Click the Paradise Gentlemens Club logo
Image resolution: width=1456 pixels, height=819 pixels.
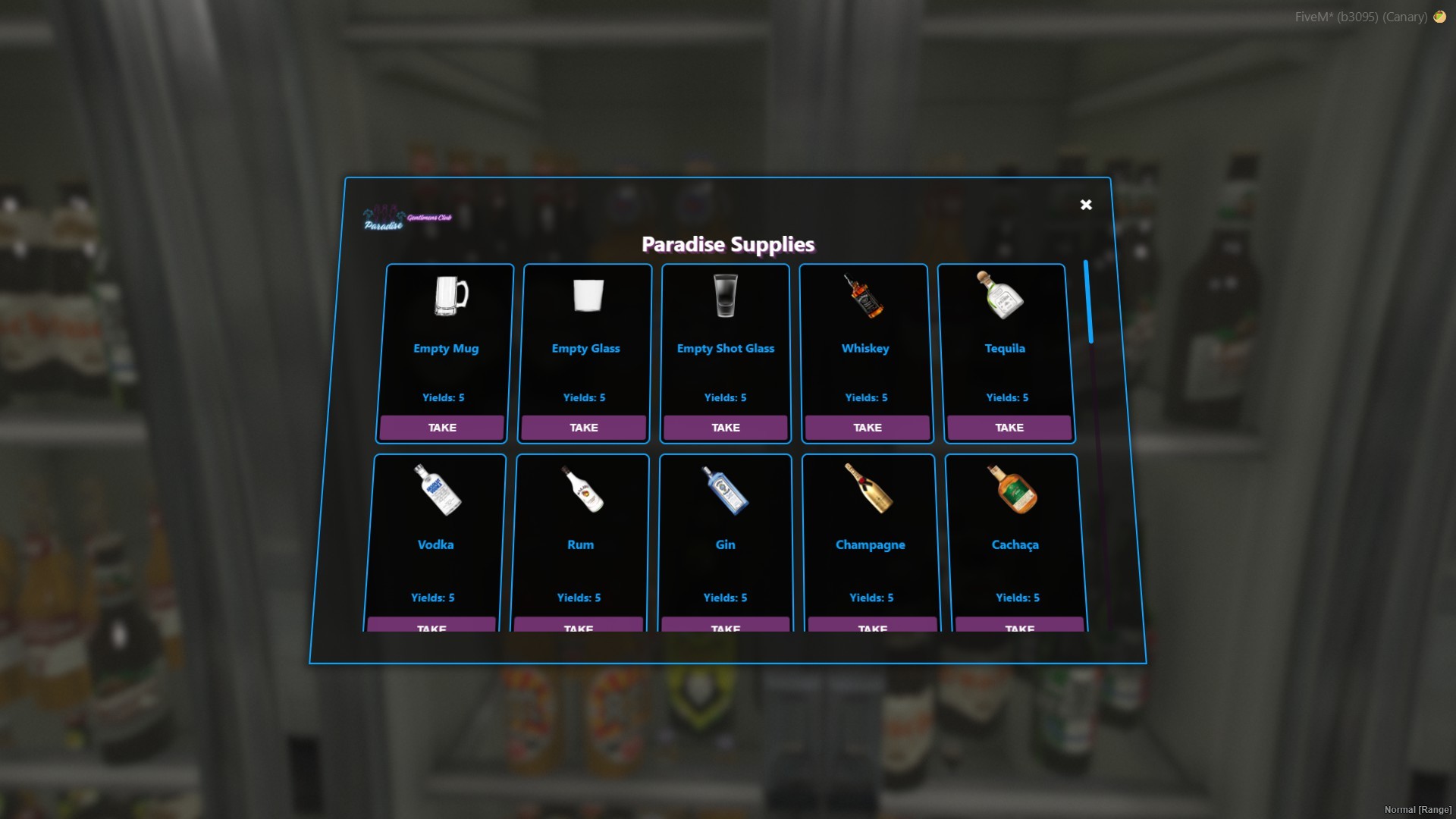tap(407, 220)
